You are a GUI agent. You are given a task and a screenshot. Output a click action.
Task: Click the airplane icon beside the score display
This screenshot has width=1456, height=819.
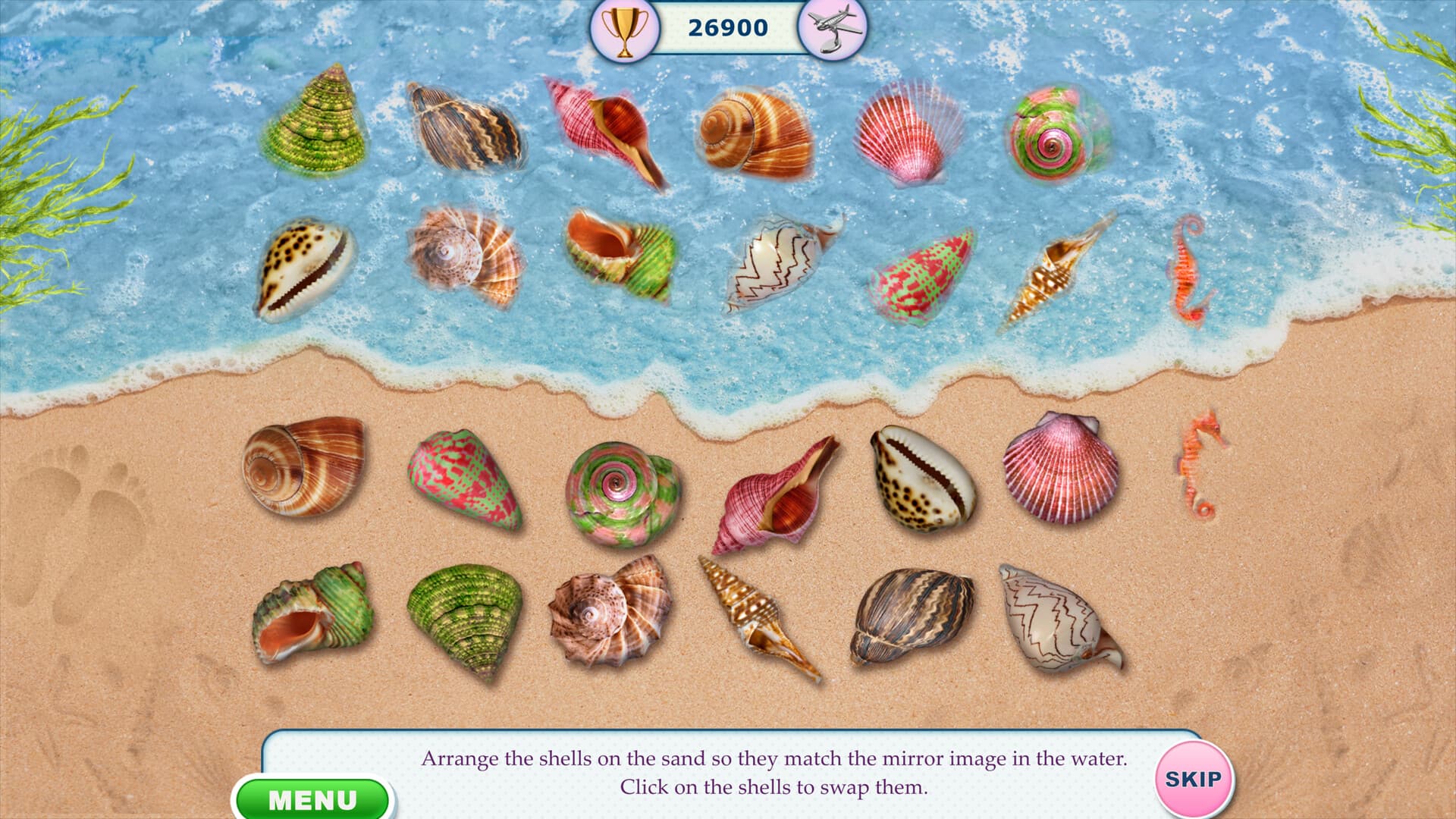coord(833,27)
